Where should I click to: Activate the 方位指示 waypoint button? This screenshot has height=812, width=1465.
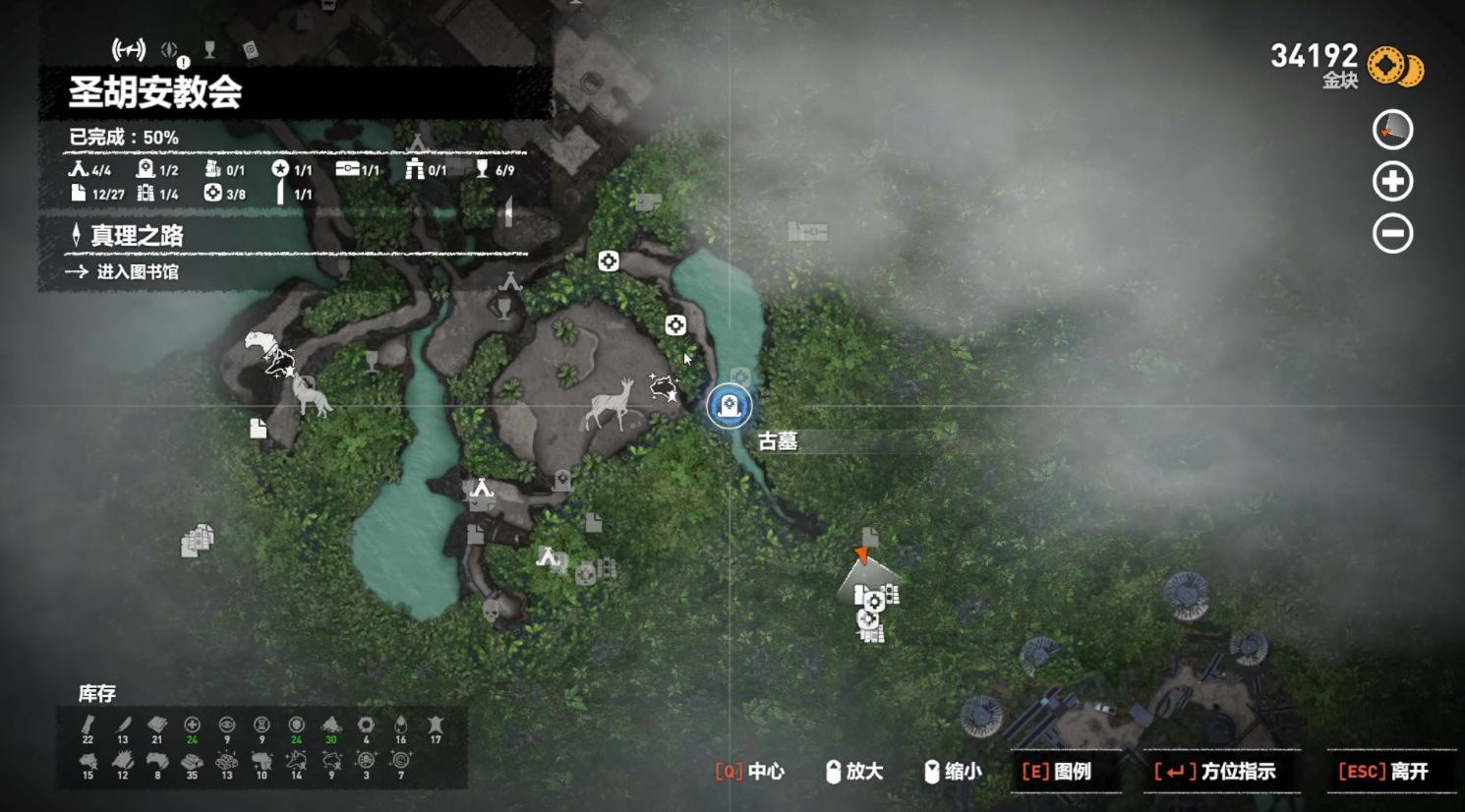[x=1215, y=772]
